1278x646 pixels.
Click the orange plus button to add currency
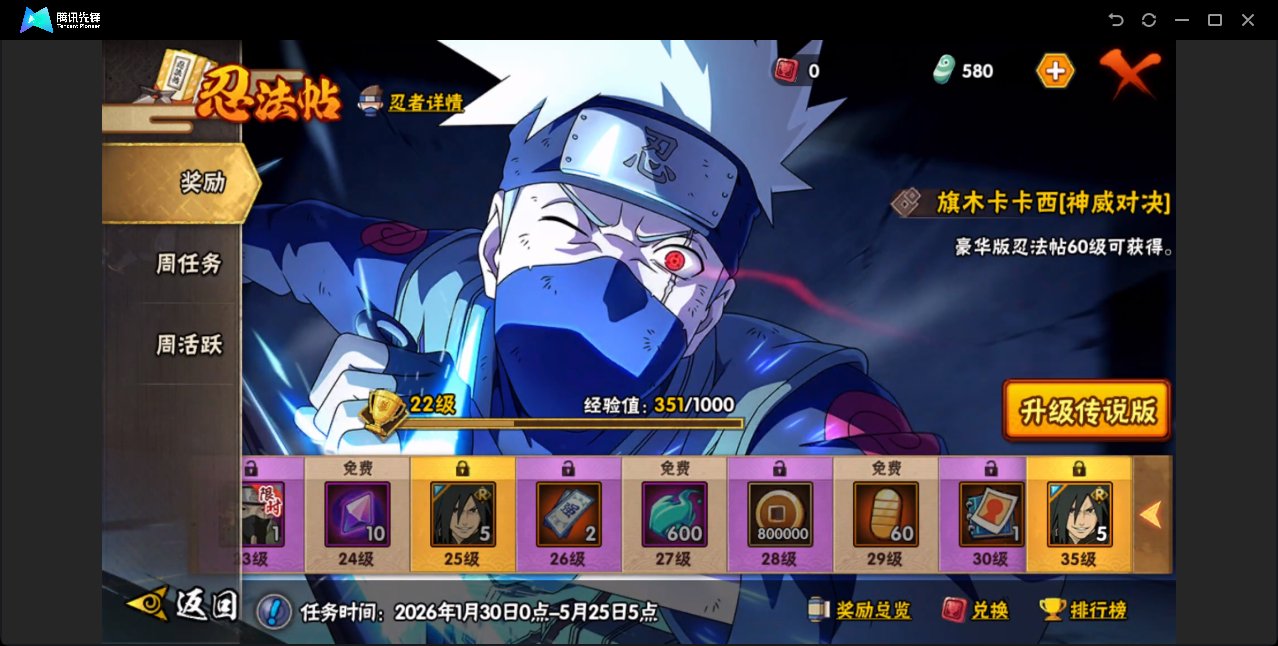(x=1055, y=71)
